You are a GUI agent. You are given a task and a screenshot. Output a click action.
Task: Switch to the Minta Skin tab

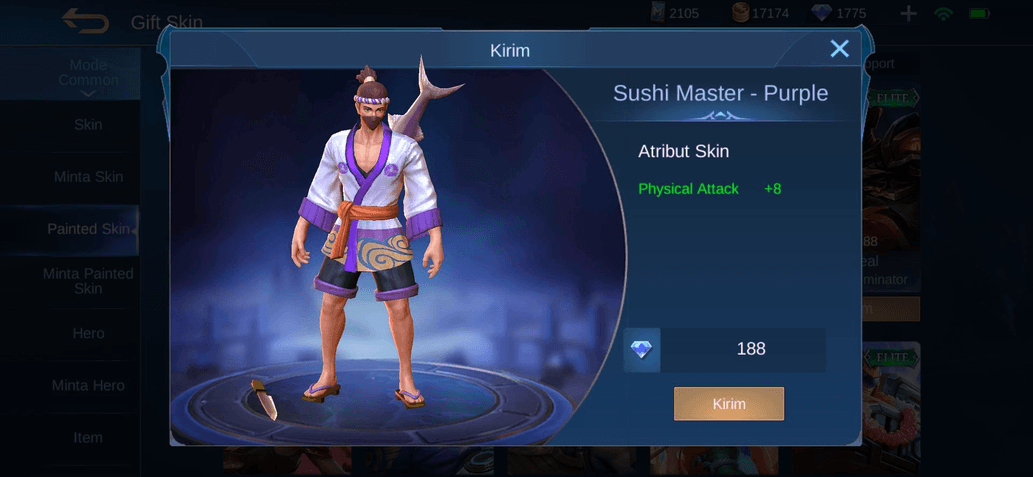(88, 177)
